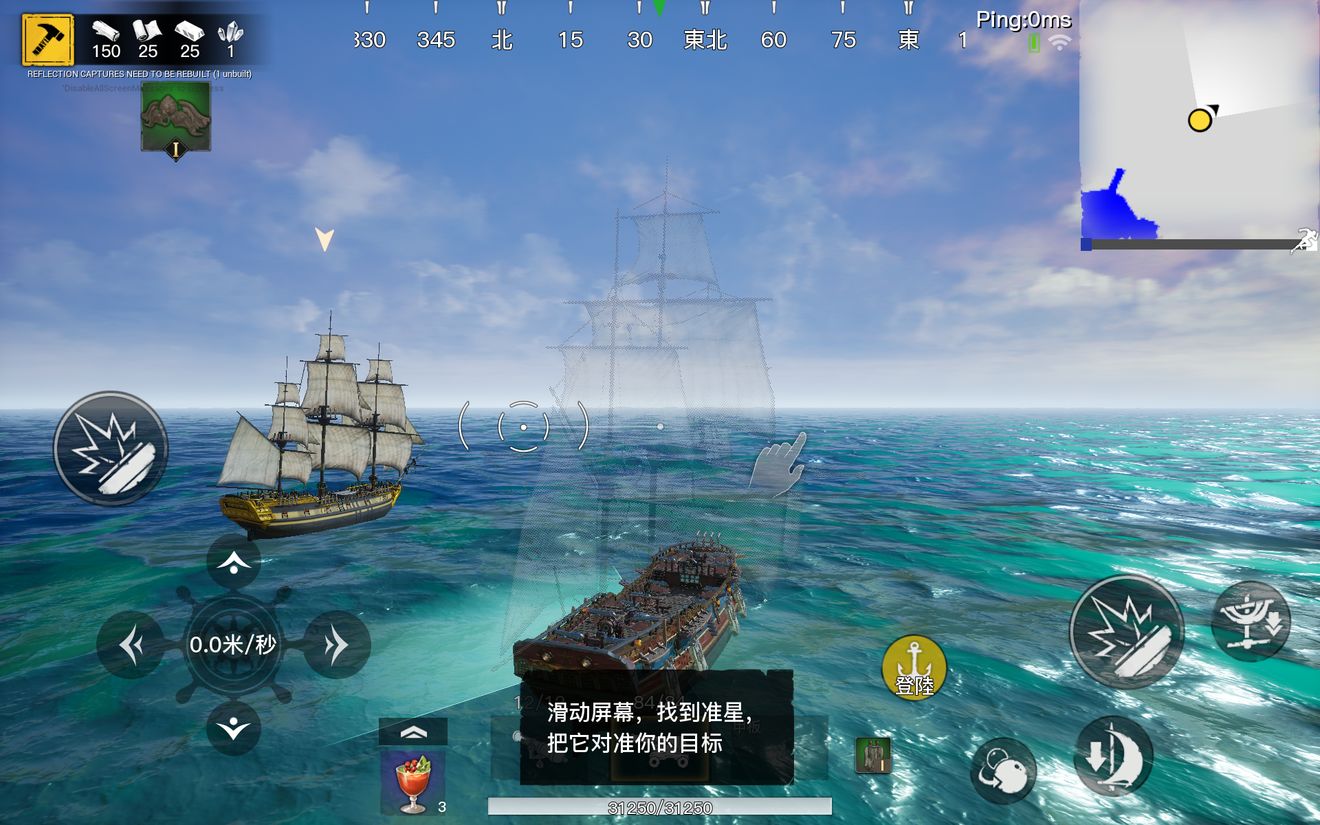Collapse the item hotbar with the chevron

point(413,730)
